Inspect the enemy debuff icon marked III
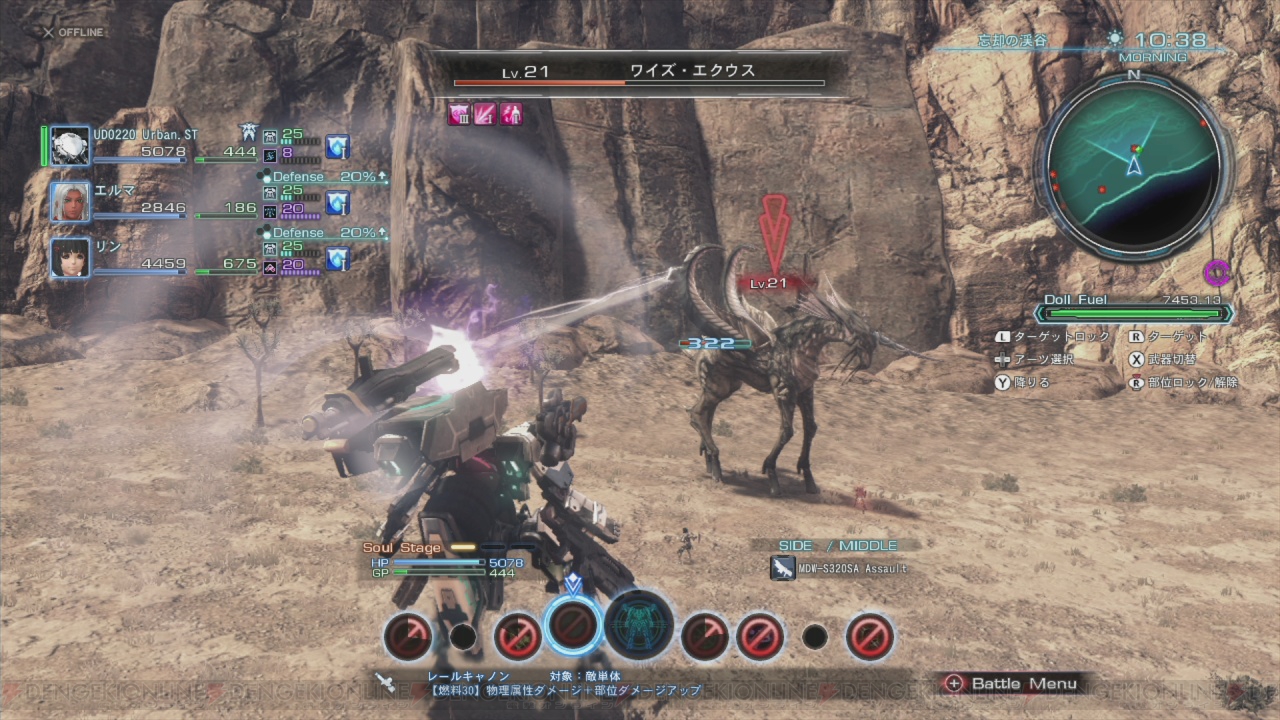The height and width of the screenshot is (720, 1280). click(459, 114)
